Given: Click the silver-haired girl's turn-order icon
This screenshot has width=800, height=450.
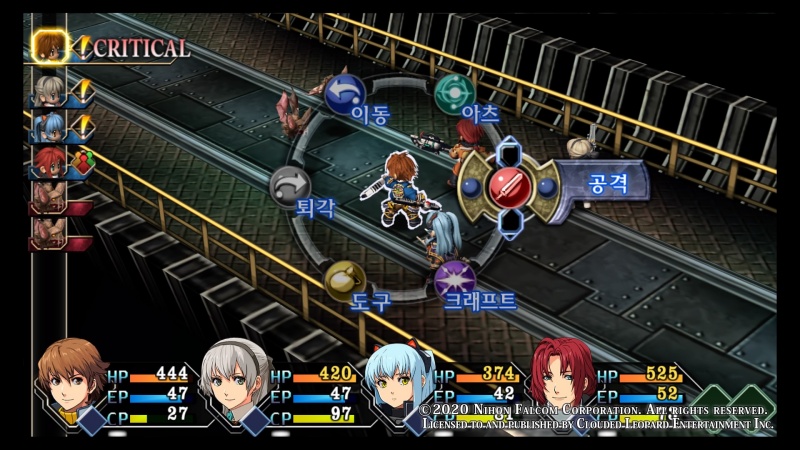Looking at the screenshot, I should 50,92.
